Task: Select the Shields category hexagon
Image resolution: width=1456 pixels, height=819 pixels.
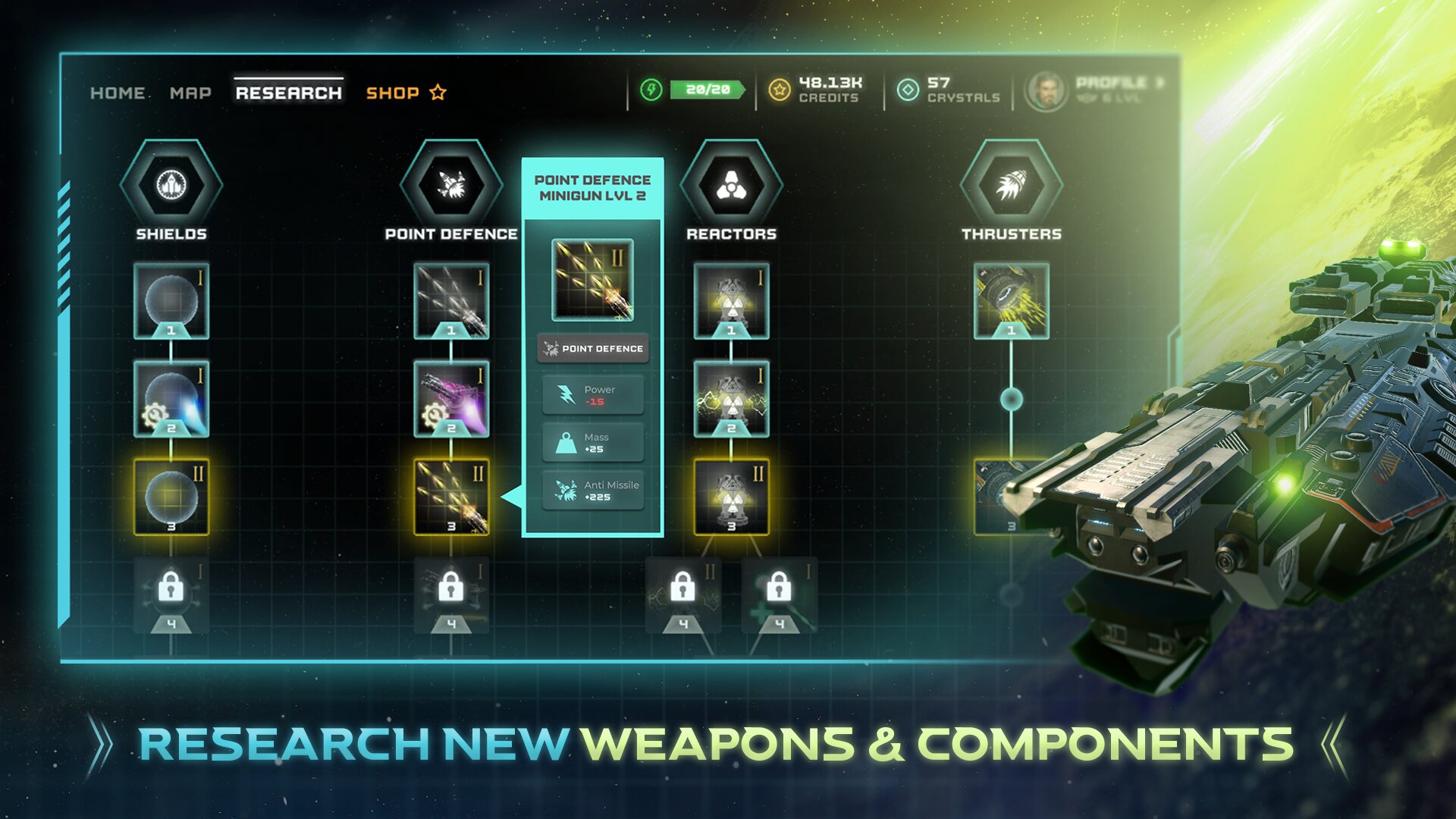Action: point(171,185)
